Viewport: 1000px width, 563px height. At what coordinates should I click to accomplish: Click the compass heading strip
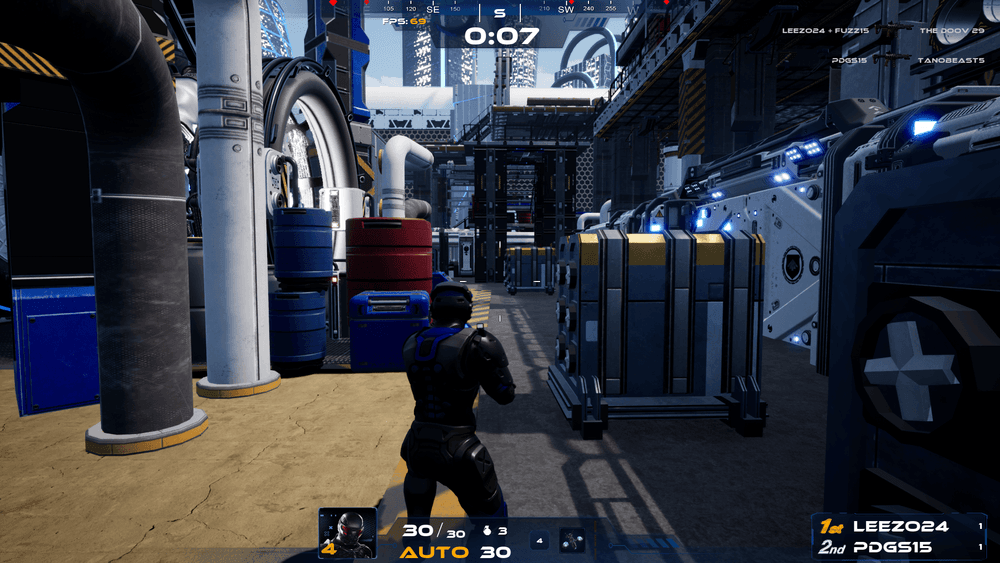click(499, 9)
